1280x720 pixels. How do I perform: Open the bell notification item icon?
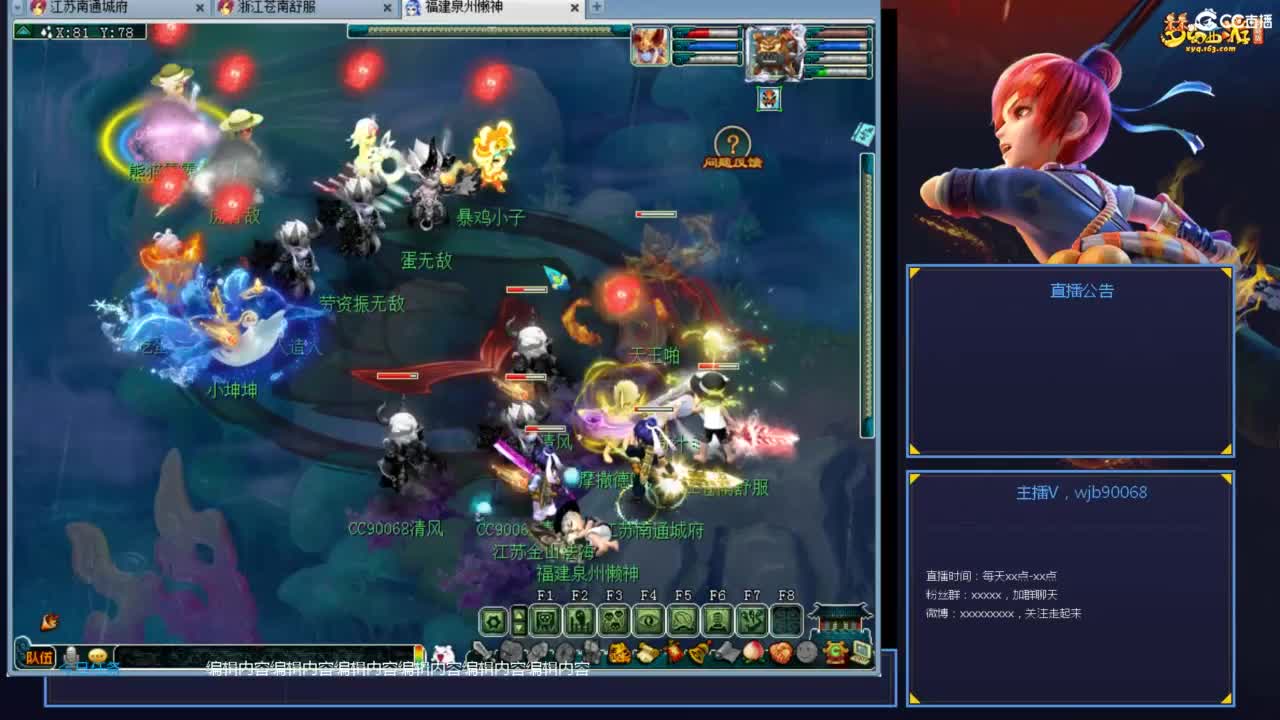(x=697, y=653)
